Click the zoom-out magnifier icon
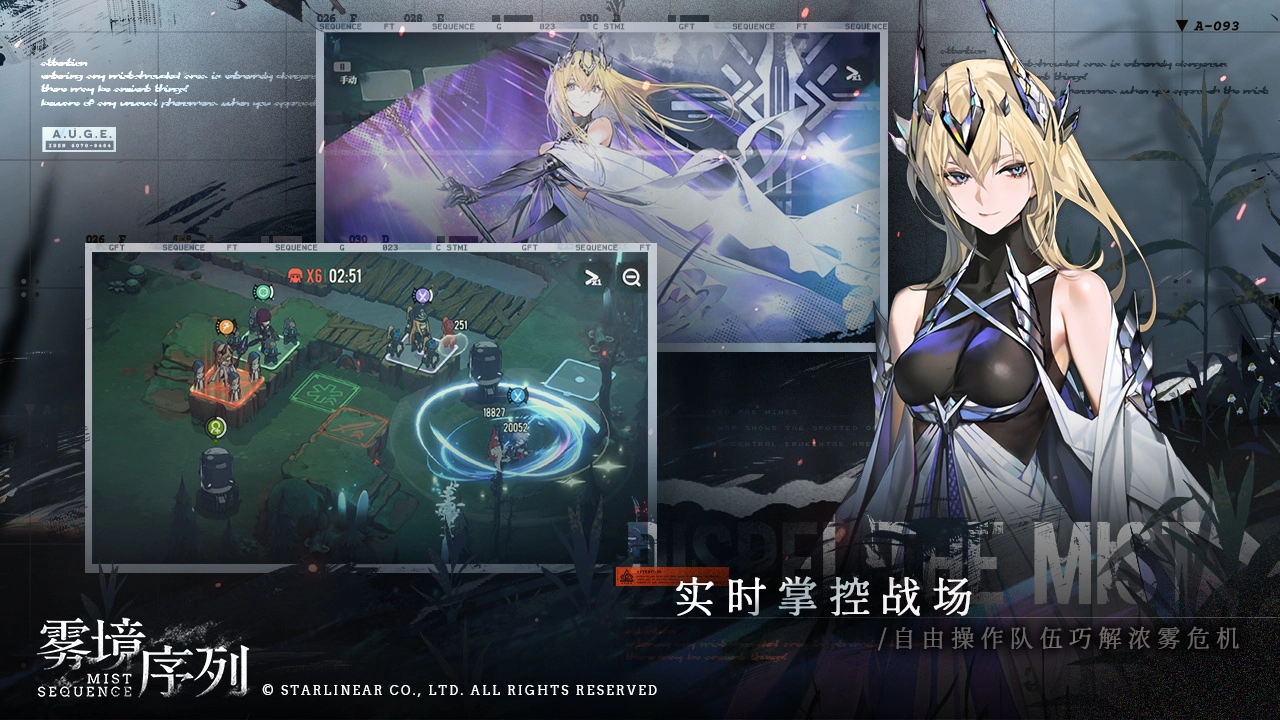1280x720 pixels. click(631, 278)
